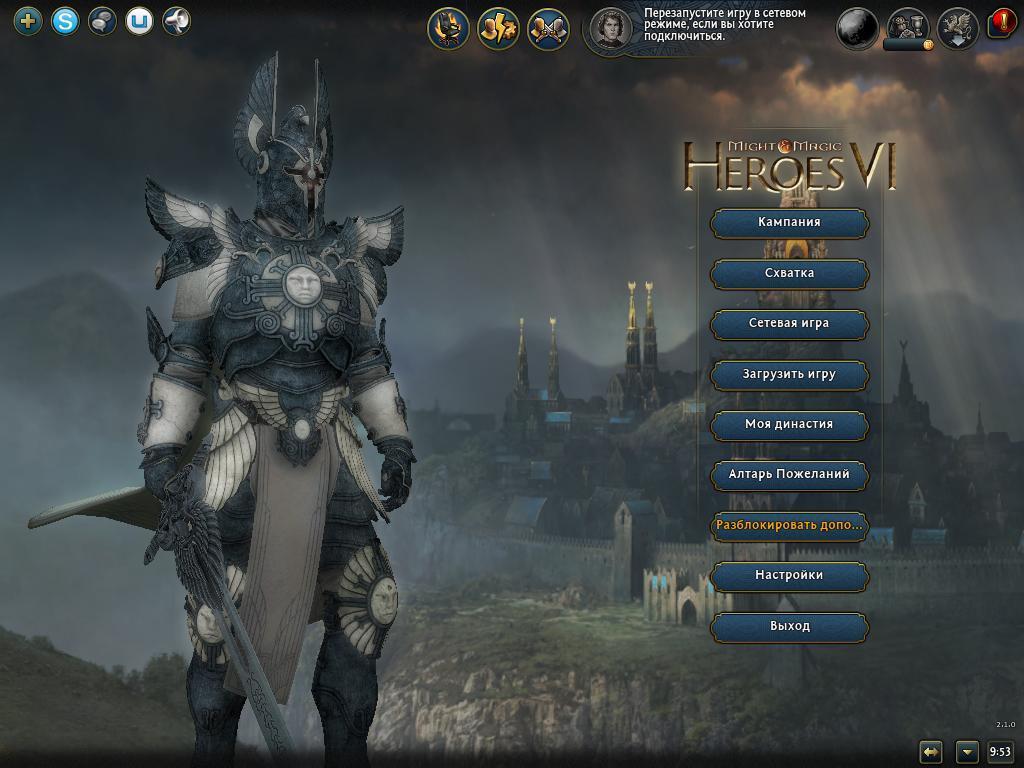Click the flaming chair icon
This screenshot has height=768, width=1024.
coord(449,29)
